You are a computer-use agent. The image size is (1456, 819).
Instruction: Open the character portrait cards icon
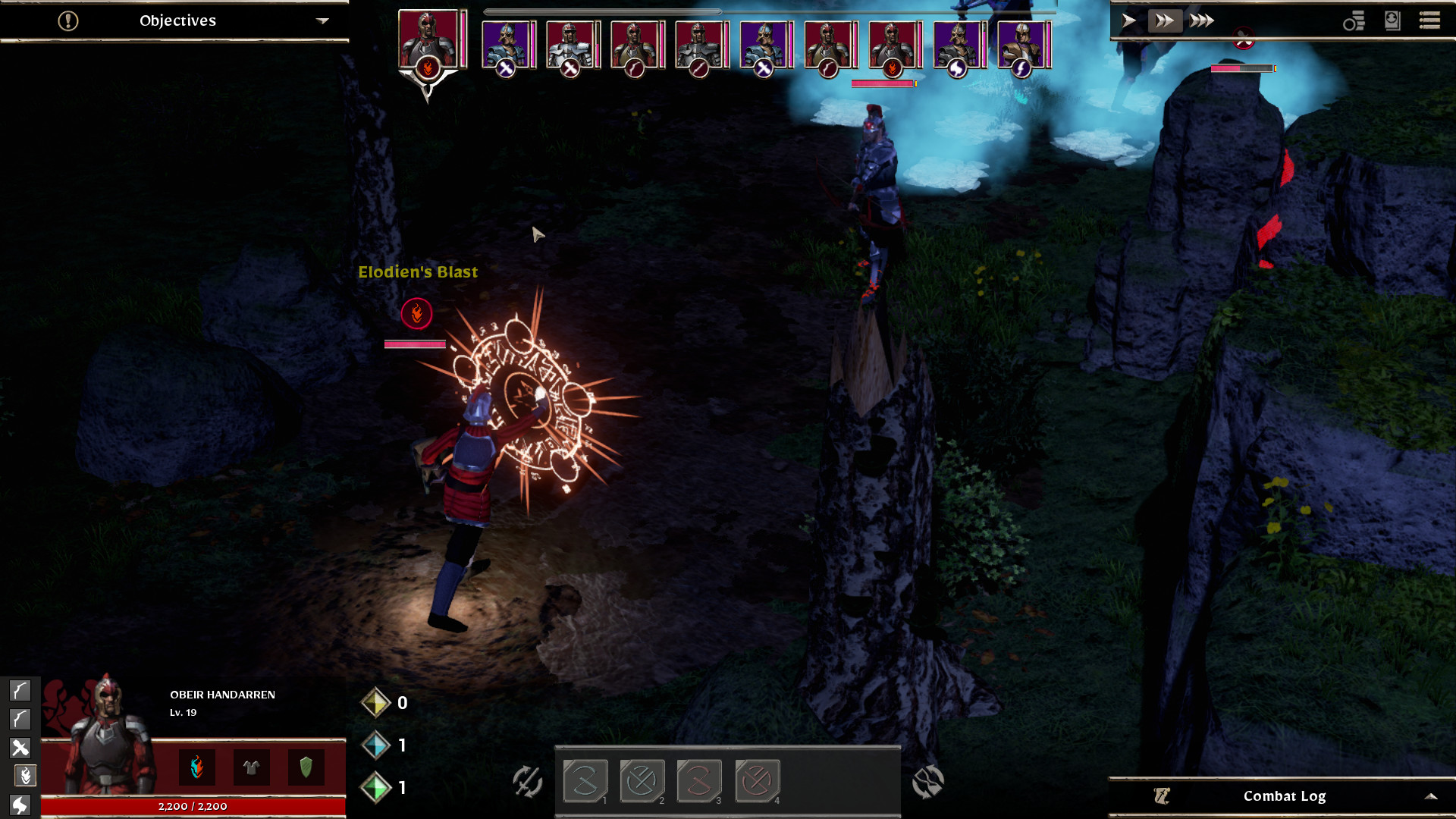(1392, 20)
